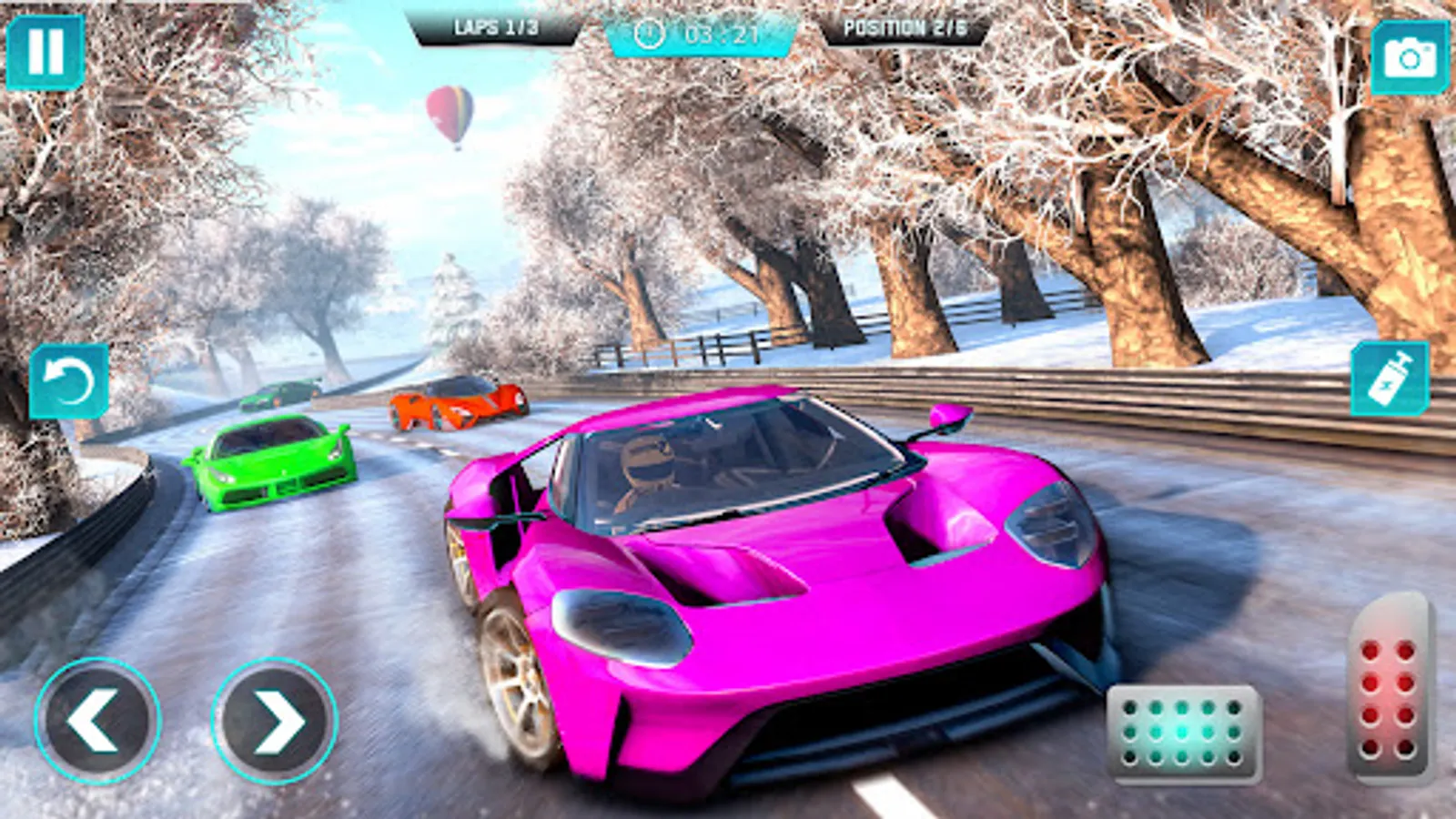
Task: Tap the green-dotted brake pedal
Action: tap(1183, 733)
